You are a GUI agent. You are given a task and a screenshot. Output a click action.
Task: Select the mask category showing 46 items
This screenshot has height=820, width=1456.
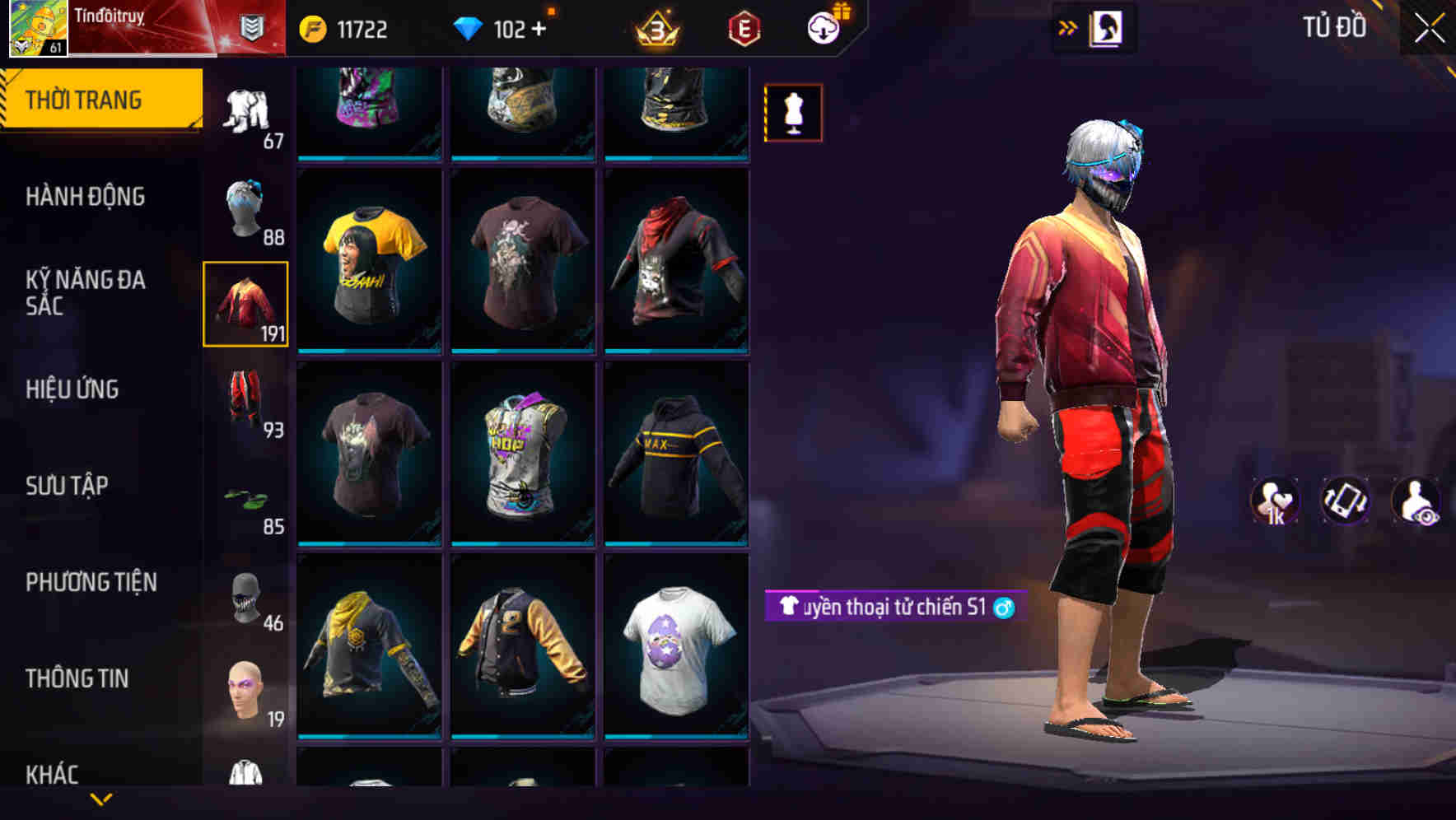click(245, 597)
